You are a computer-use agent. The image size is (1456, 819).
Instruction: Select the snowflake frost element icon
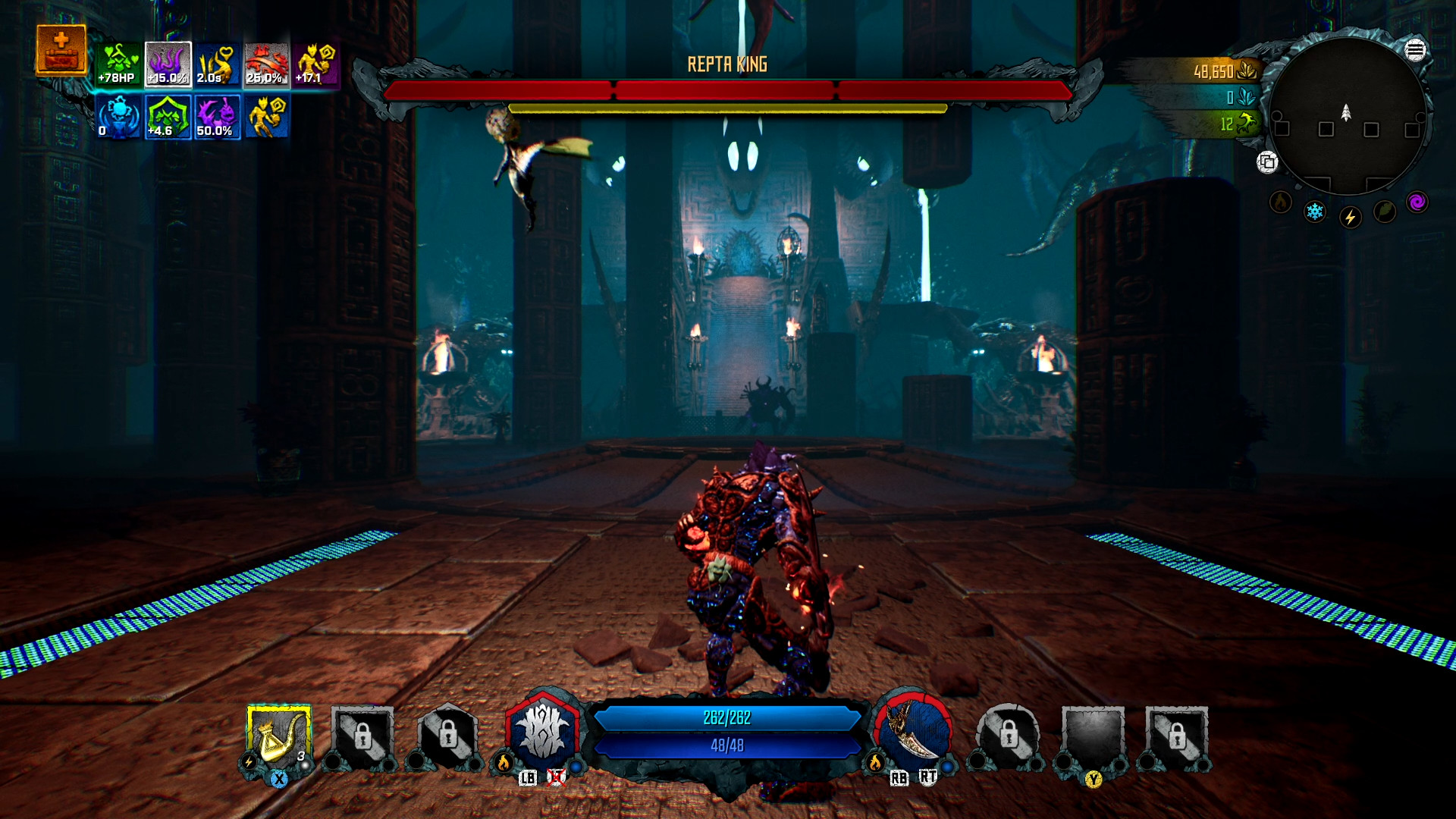pyautogui.click(x=1314, y=212)
